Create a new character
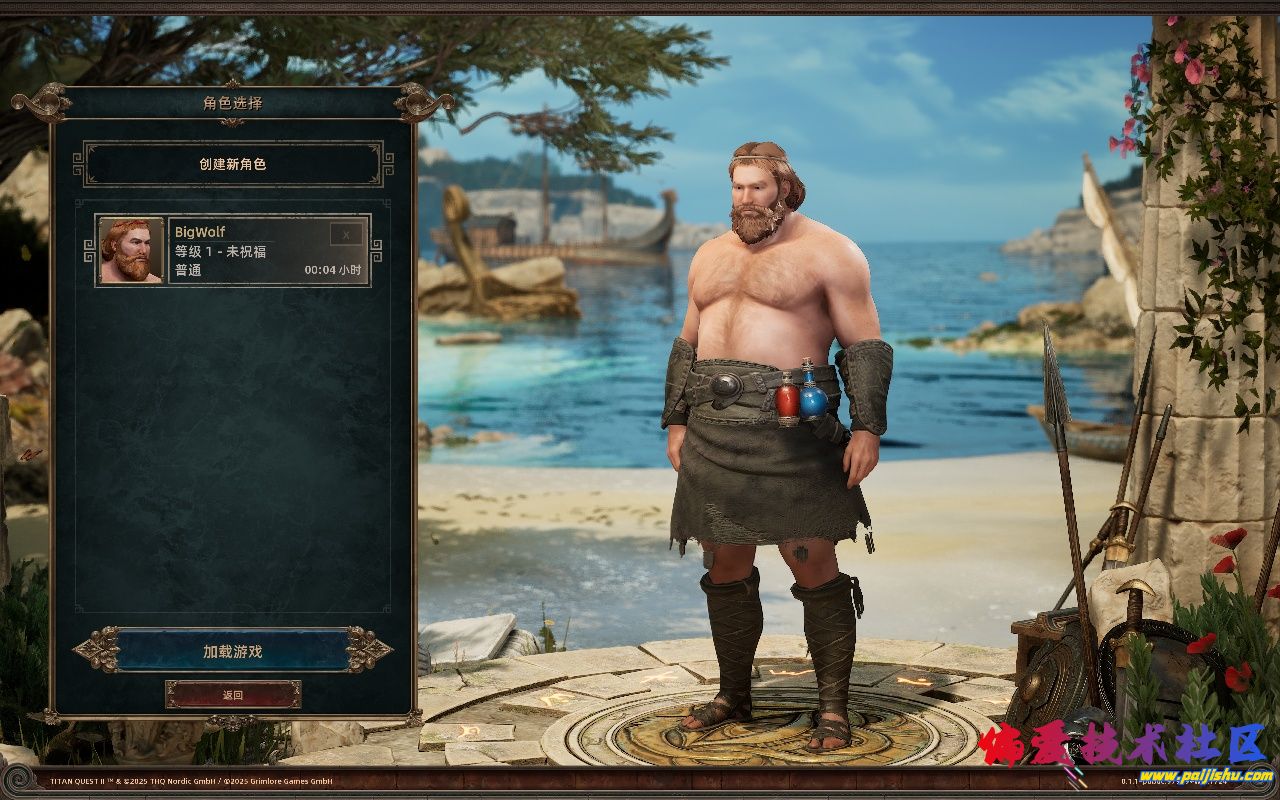 [x=232, y=164]
